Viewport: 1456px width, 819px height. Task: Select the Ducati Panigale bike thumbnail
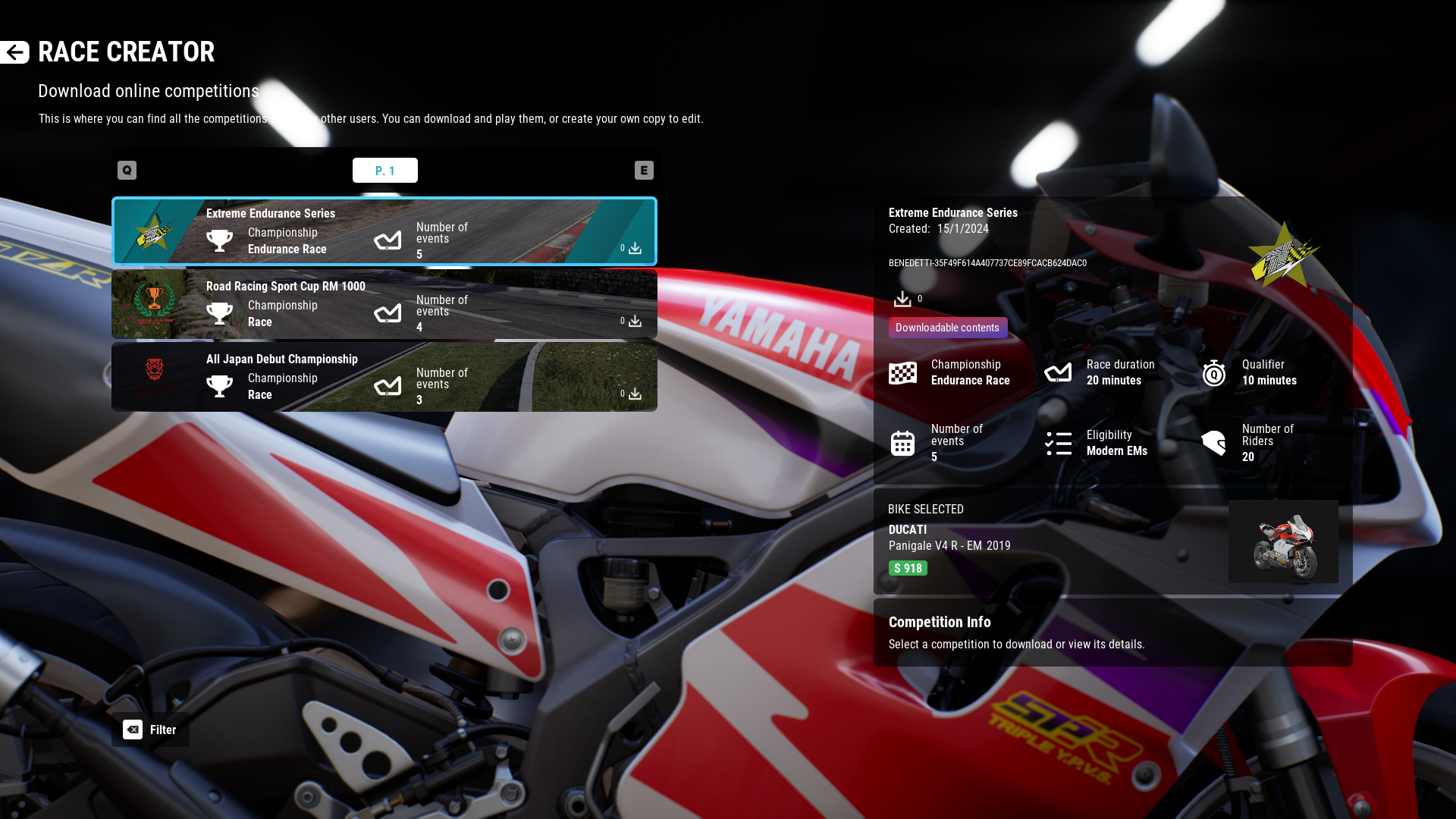point(1283,541)
